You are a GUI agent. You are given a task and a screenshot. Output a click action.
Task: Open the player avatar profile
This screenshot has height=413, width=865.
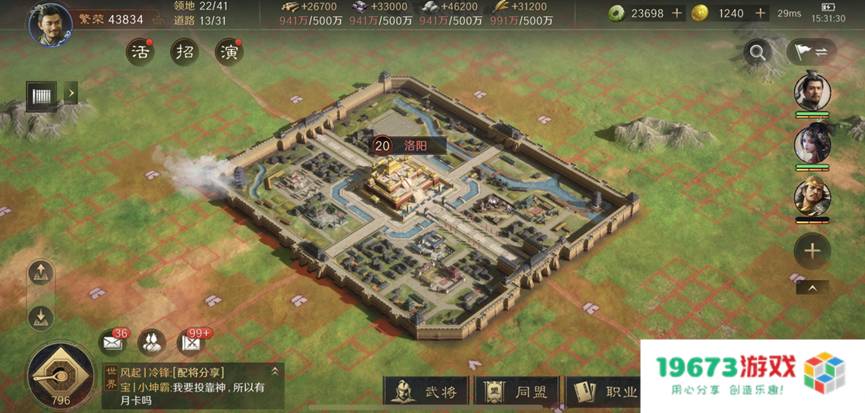pyautogui.click(x=50, y=23)
